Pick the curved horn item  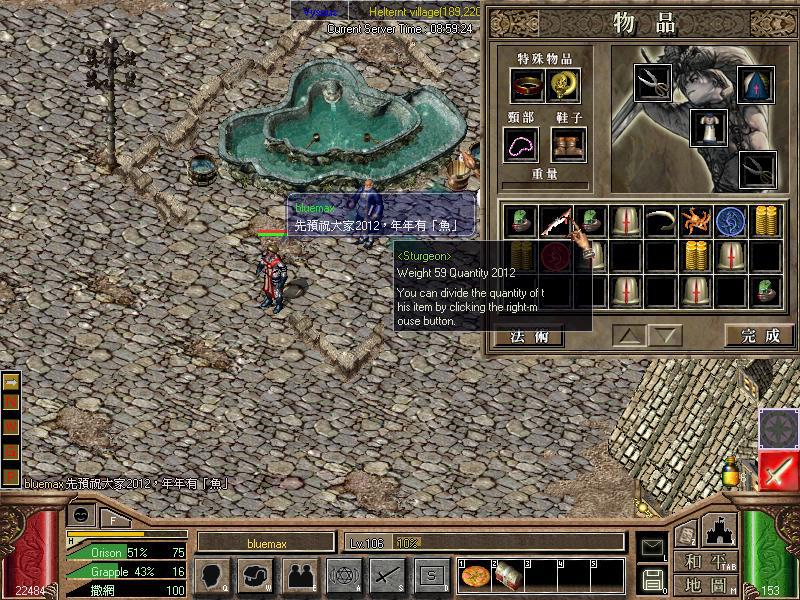660,221
